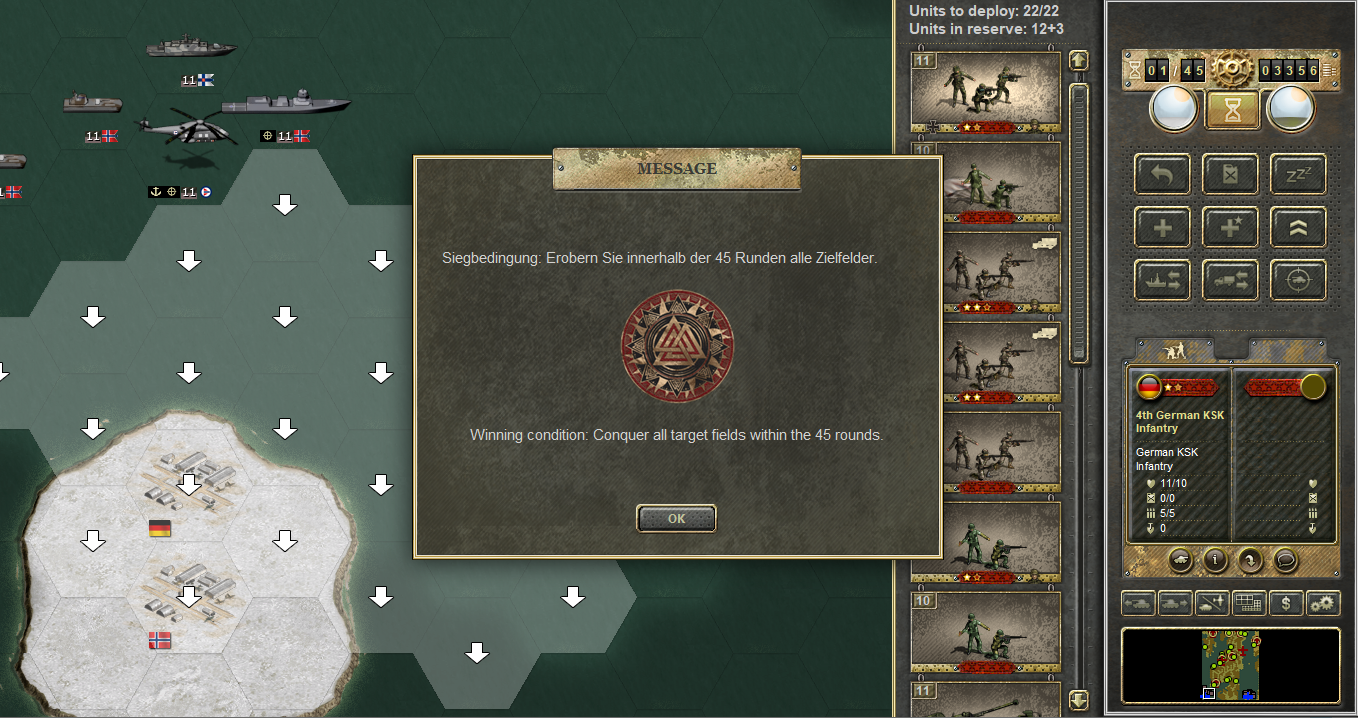Undo the last move with the arrow button

[x=1162, y=174]
